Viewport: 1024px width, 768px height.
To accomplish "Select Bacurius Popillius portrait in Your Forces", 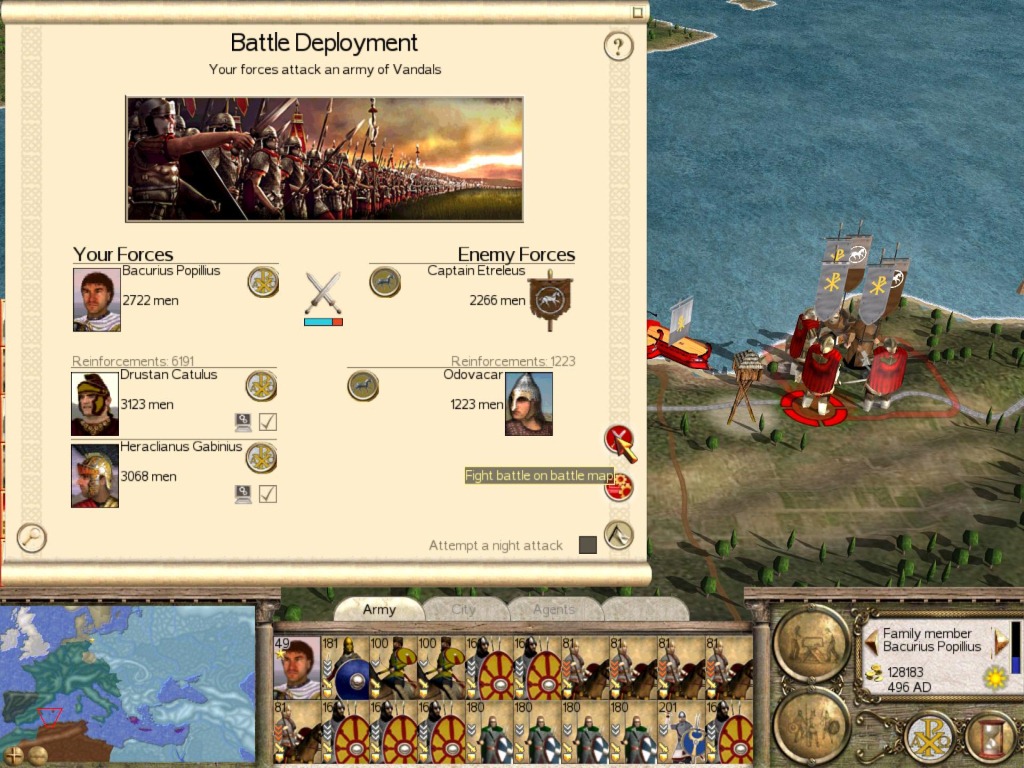I will (x=97, y=299).
